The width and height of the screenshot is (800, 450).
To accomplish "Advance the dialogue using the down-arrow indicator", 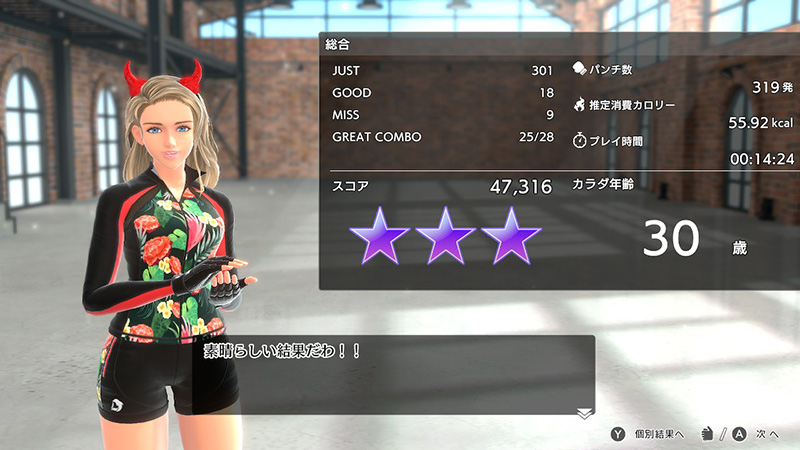I will [584, 413].
